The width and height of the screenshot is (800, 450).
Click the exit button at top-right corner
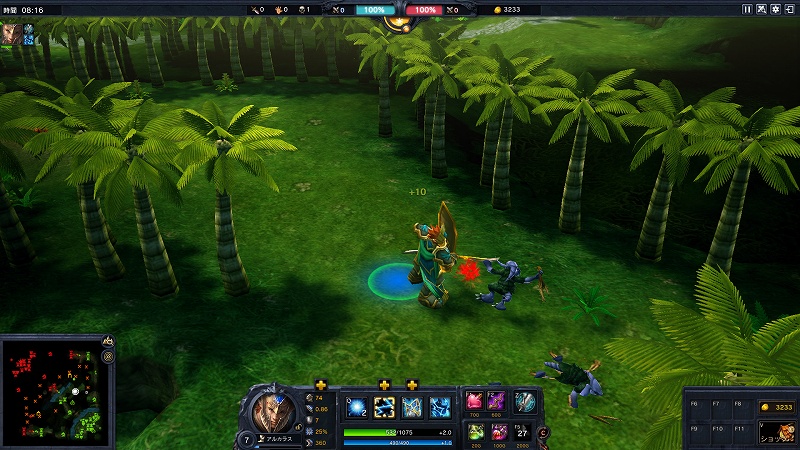791,9
